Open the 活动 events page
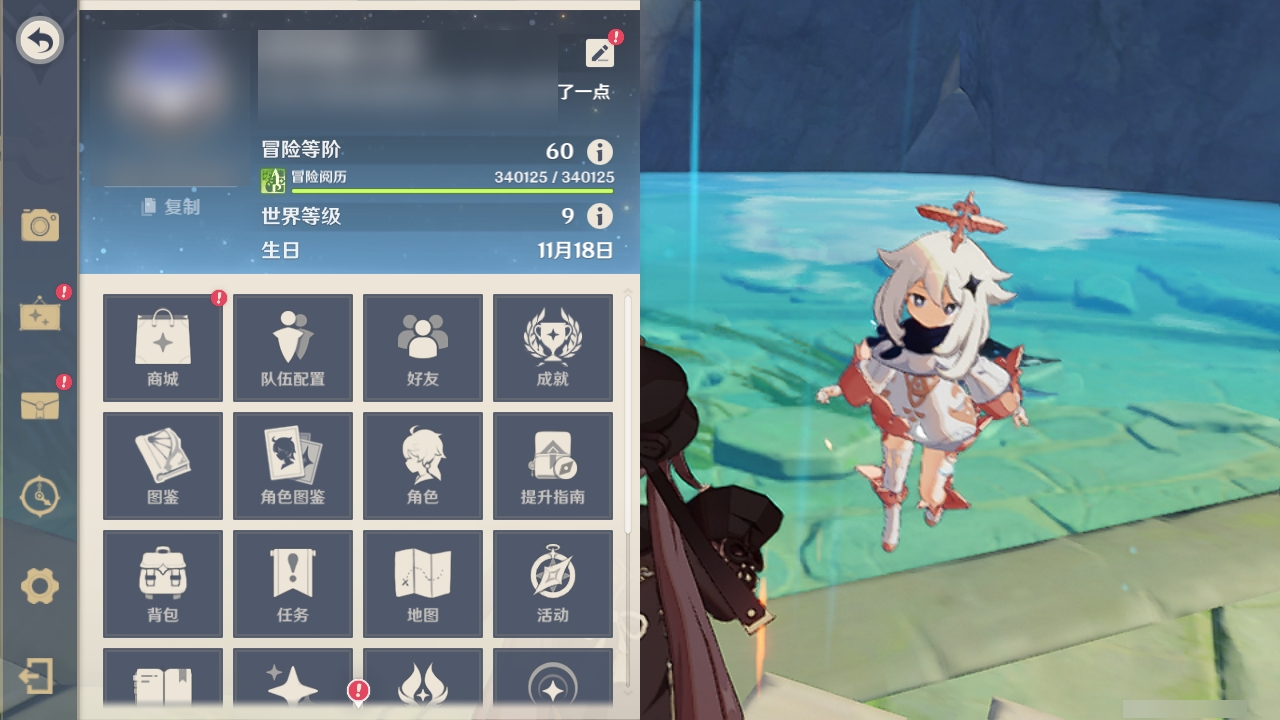Screen dimensions: 1280x720 pos(553,584)
